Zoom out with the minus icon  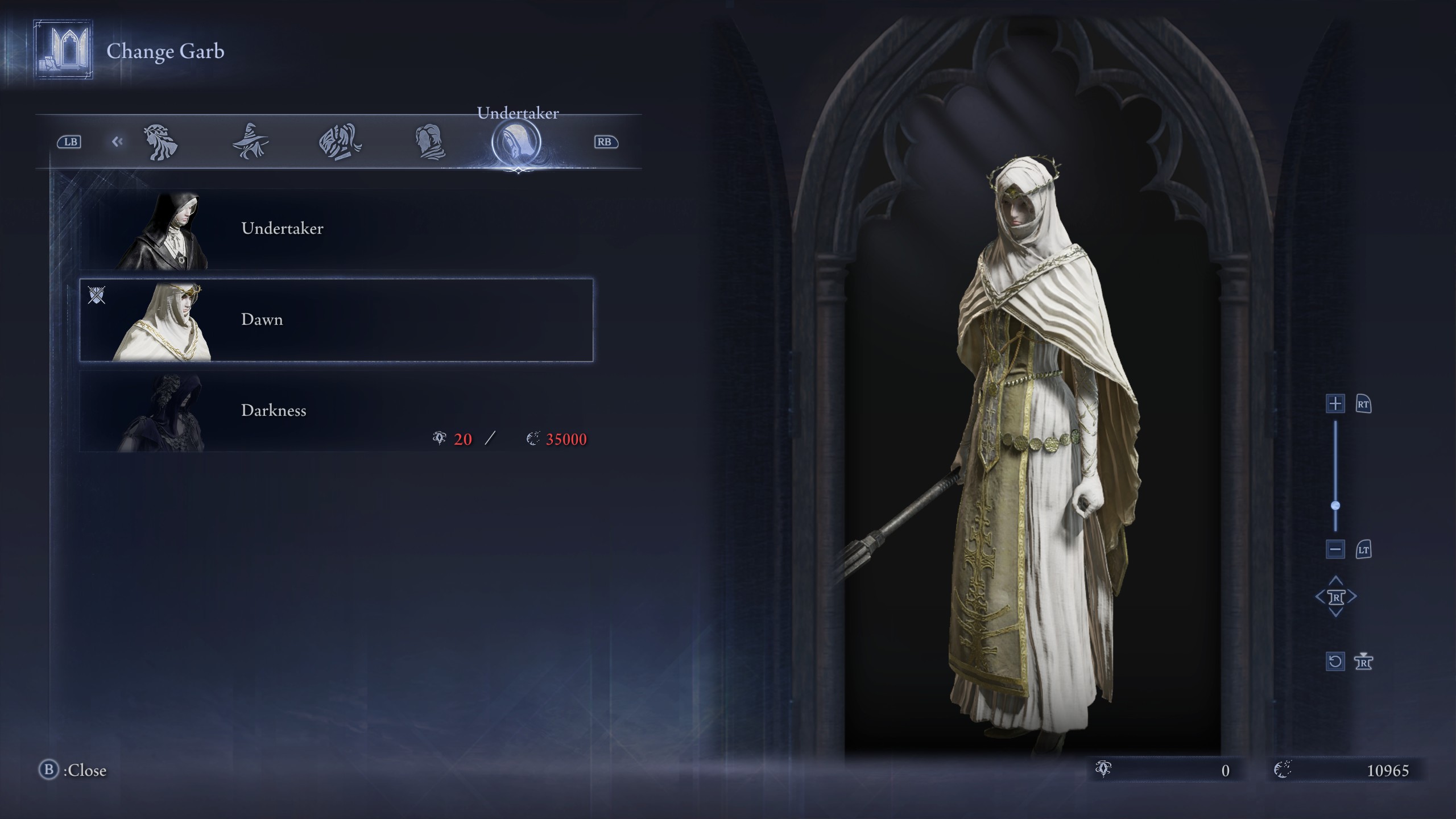click(x=1335, y=550)
